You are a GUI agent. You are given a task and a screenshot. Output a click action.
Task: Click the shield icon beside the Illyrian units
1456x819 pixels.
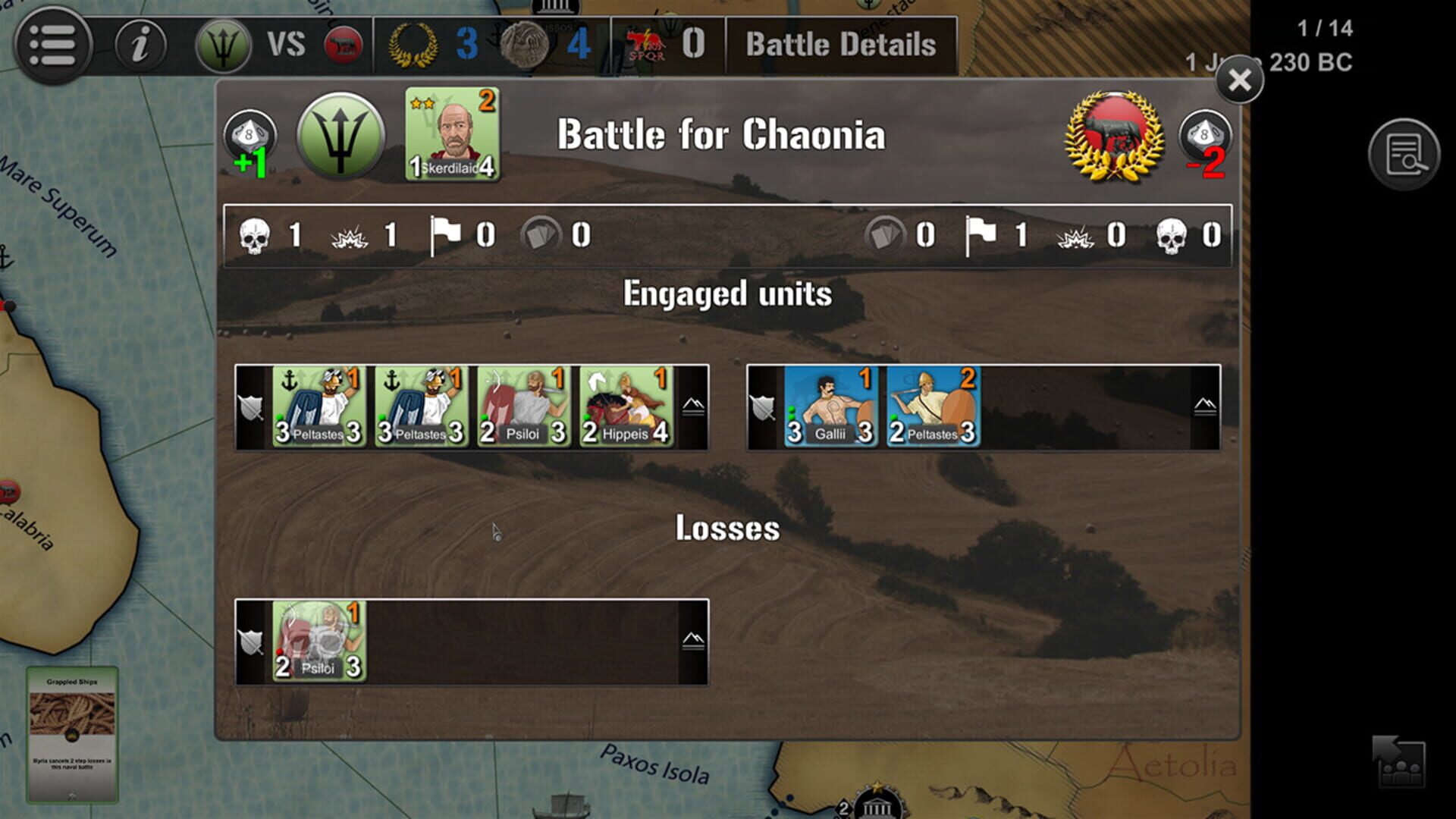point(252,407)
